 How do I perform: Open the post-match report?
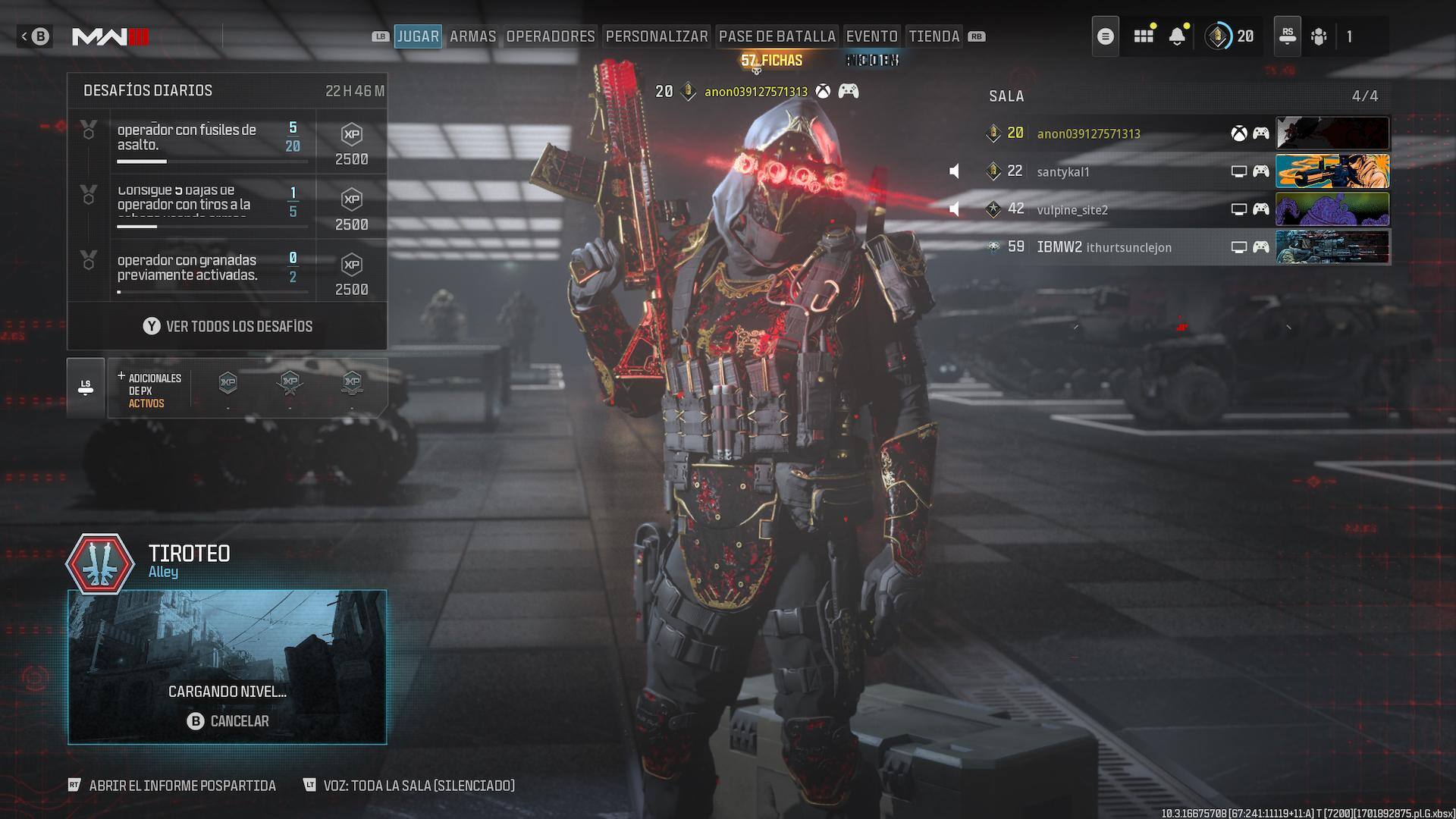pyautogui.click(x=182, y=786)
